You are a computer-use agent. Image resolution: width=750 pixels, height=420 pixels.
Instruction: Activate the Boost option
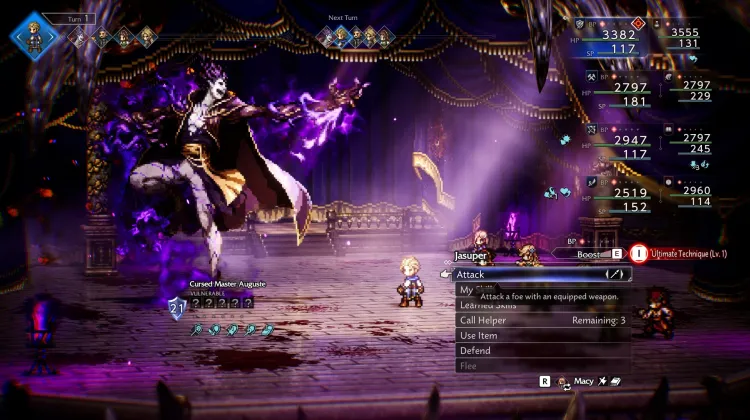592,255
